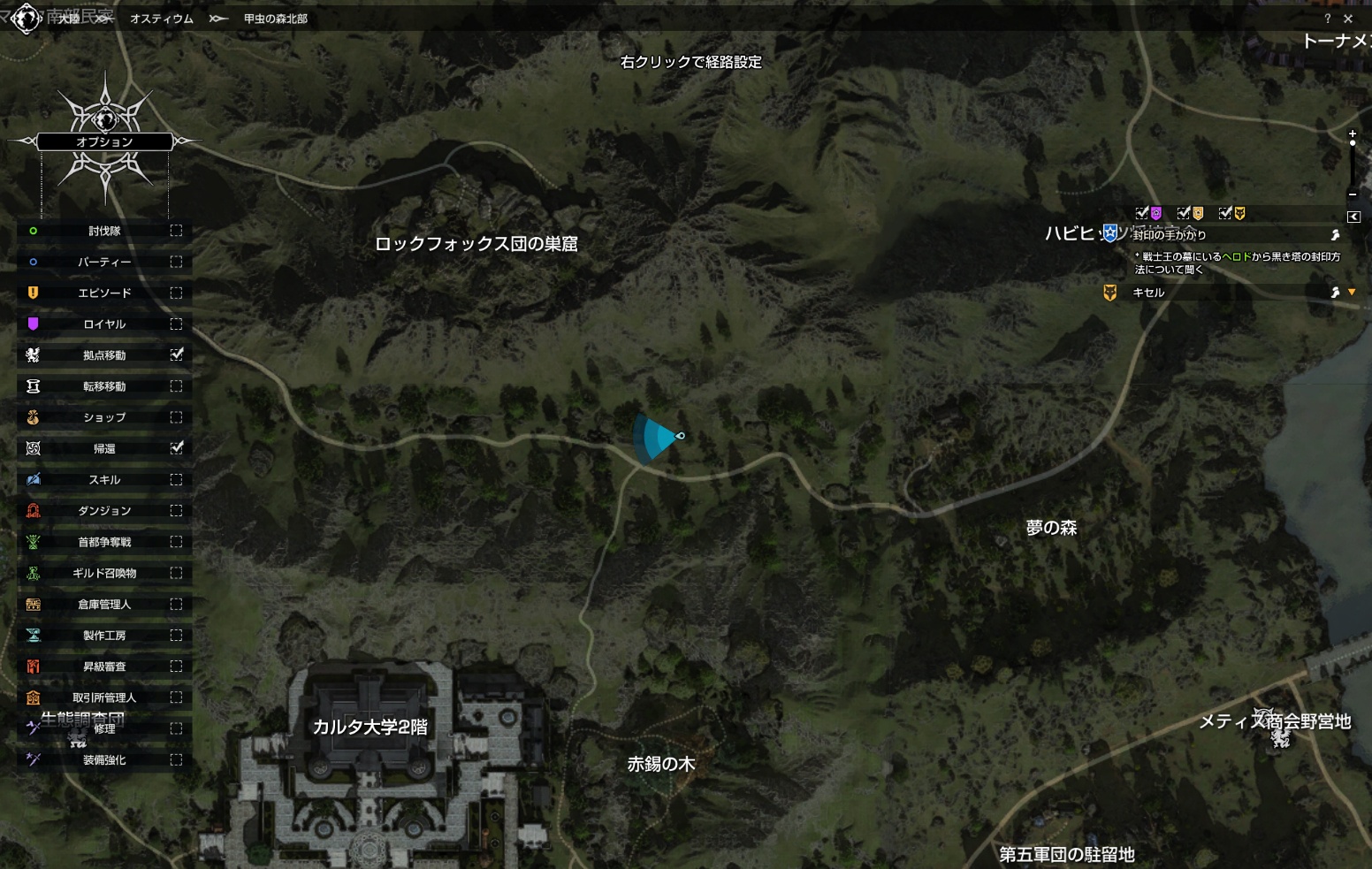Select the 封印の手がかり quest entry
The image size is (1372, 869).
pyautogui.click(x=1170, y=235)
